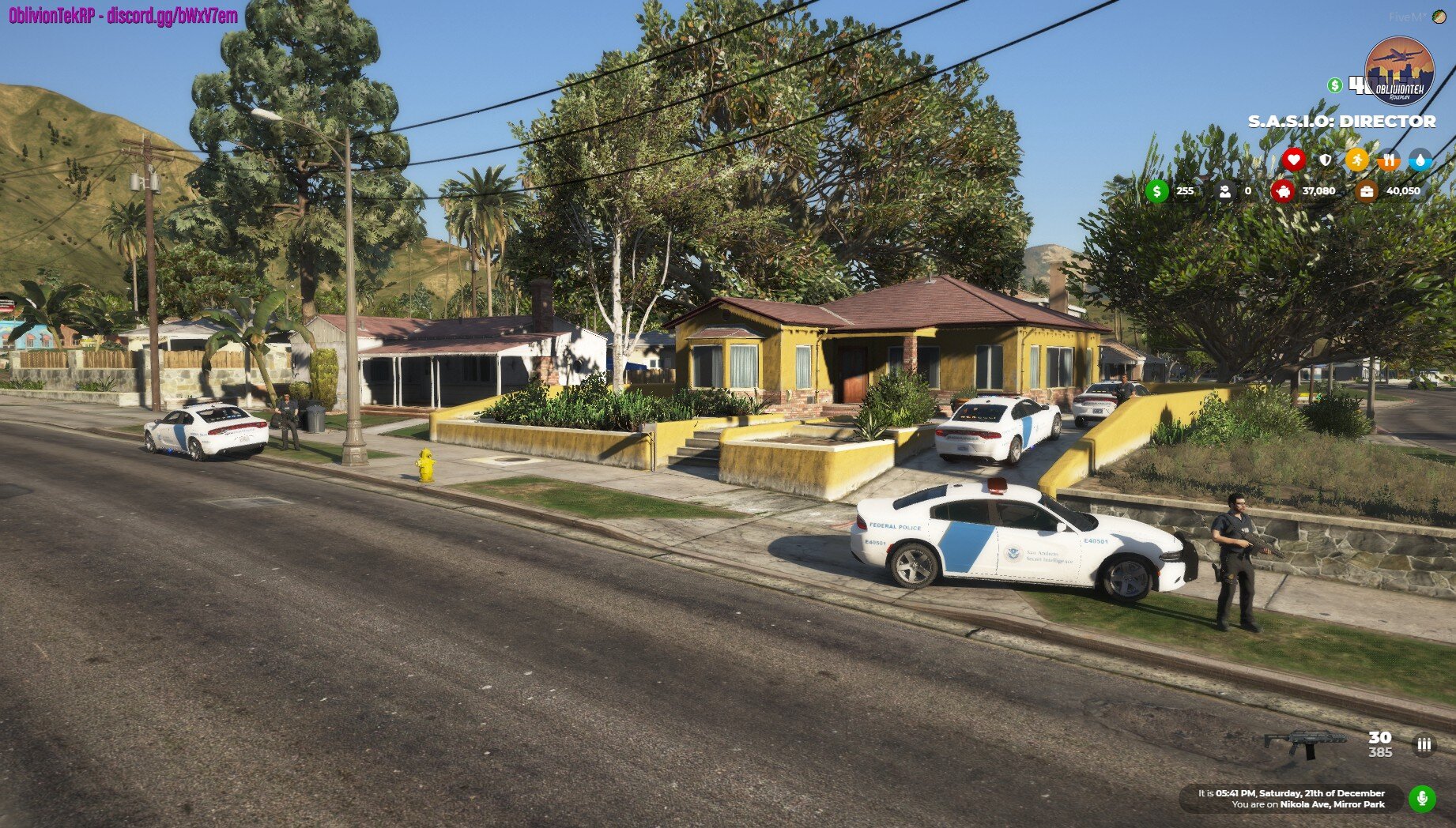The height and width of the screenshot is (828, 1456).
Task: Select the equipped rifle weapon icon
Action: pyautogui.click(x=1305, y=743)
